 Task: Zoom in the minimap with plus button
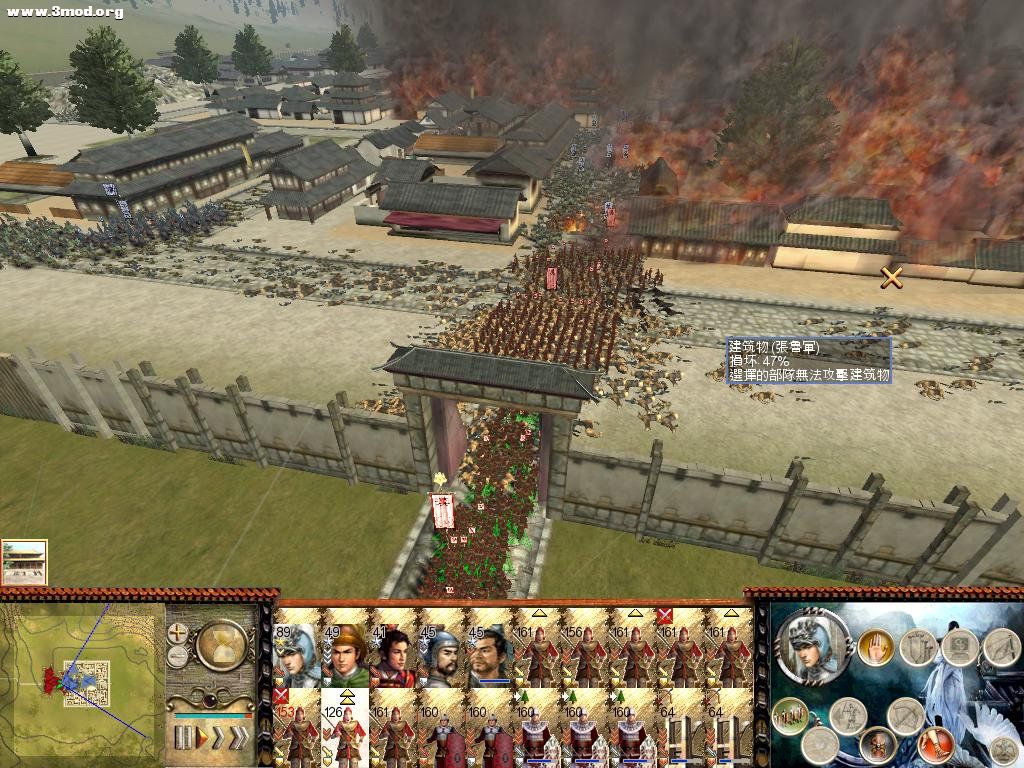tap(179, 633)
